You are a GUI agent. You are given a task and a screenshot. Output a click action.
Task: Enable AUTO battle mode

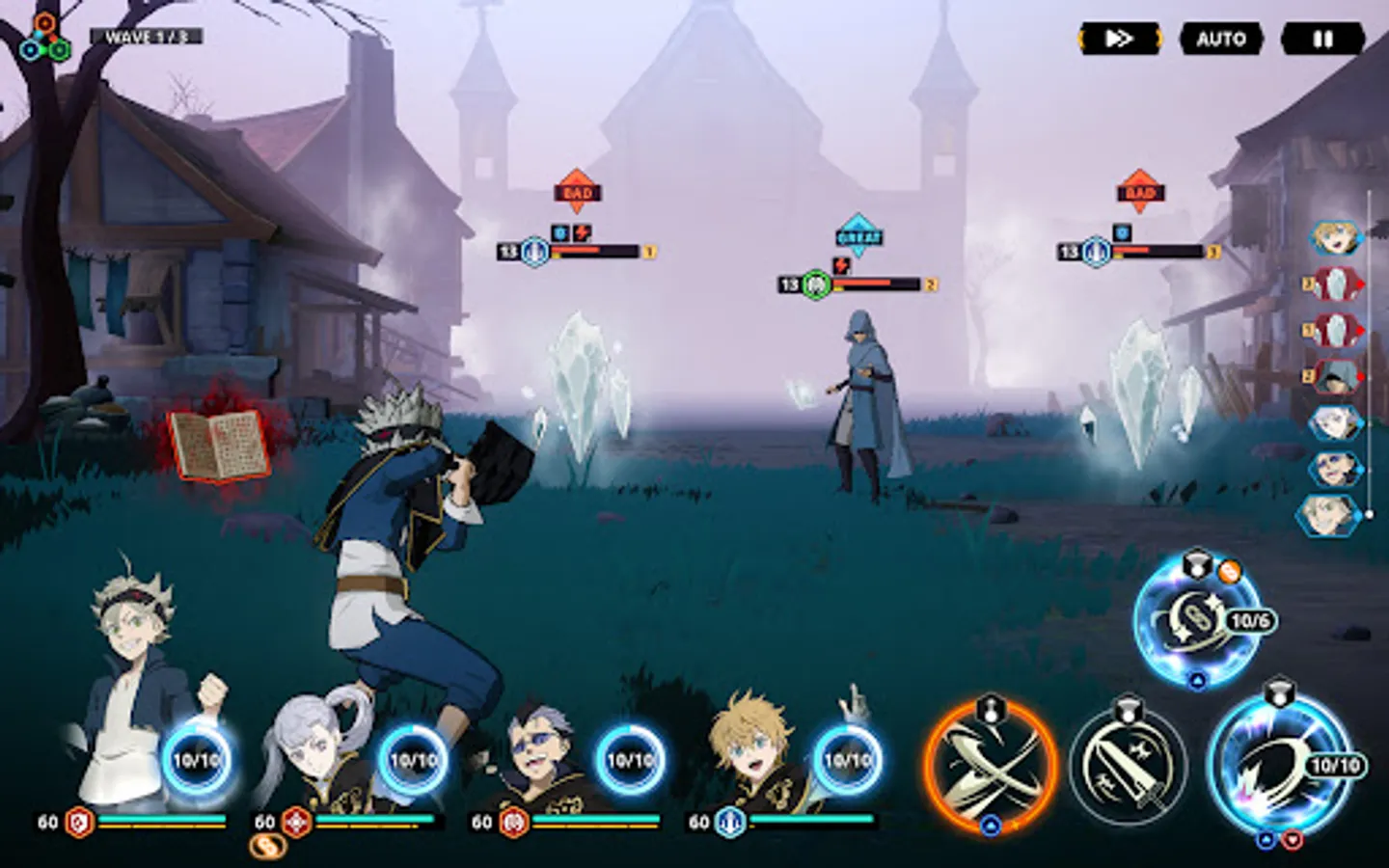pyautogui.click(x=1221, y=39)
